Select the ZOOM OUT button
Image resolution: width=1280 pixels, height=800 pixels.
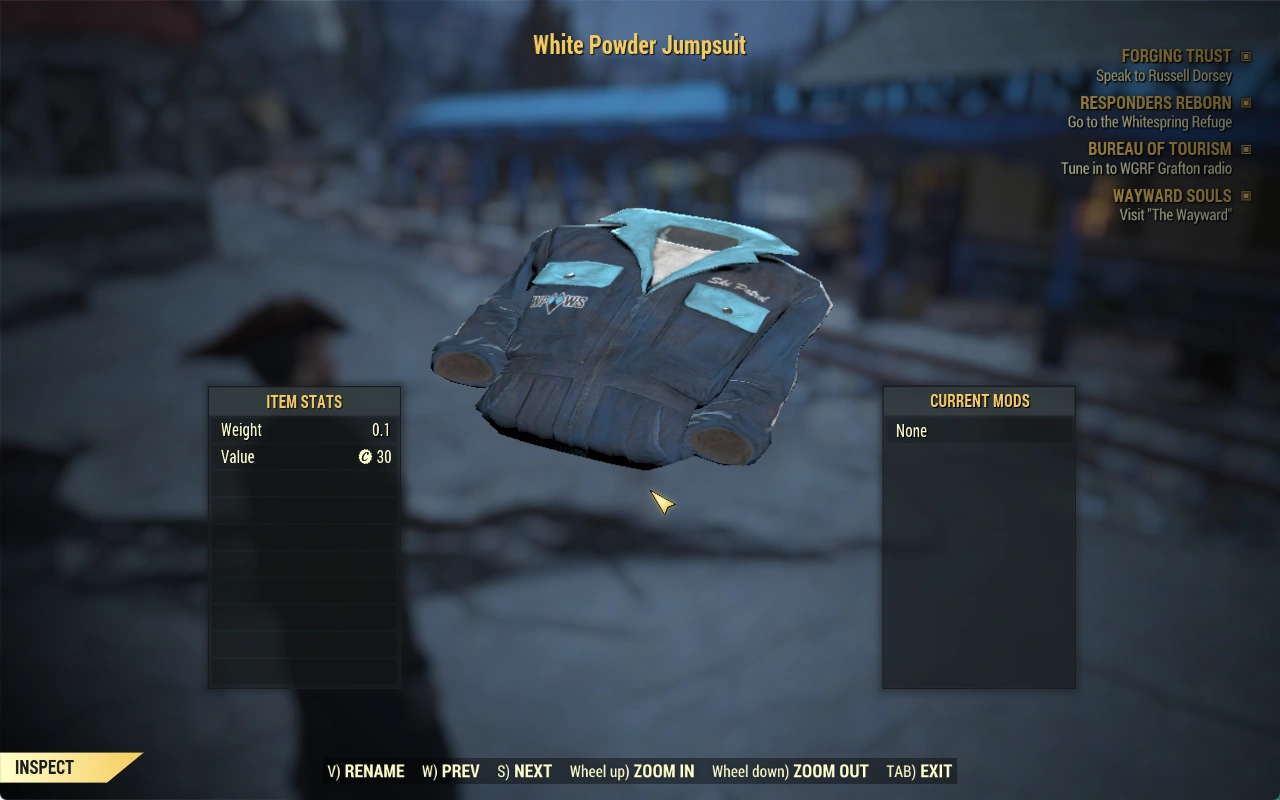tap(790, 771)
